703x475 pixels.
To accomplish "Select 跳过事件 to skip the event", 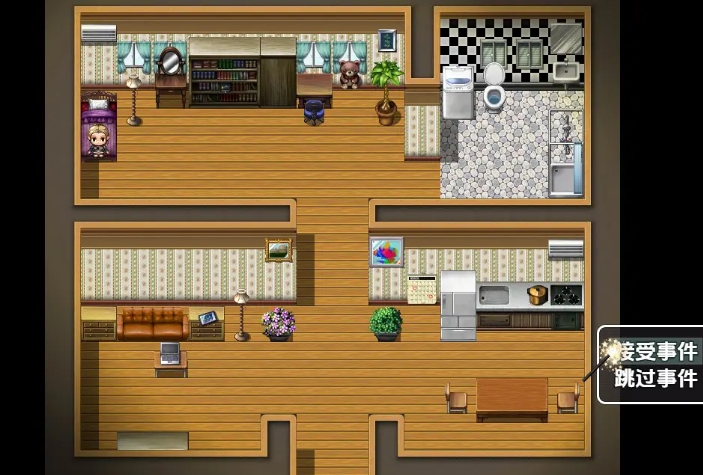I will click(657, 378).
